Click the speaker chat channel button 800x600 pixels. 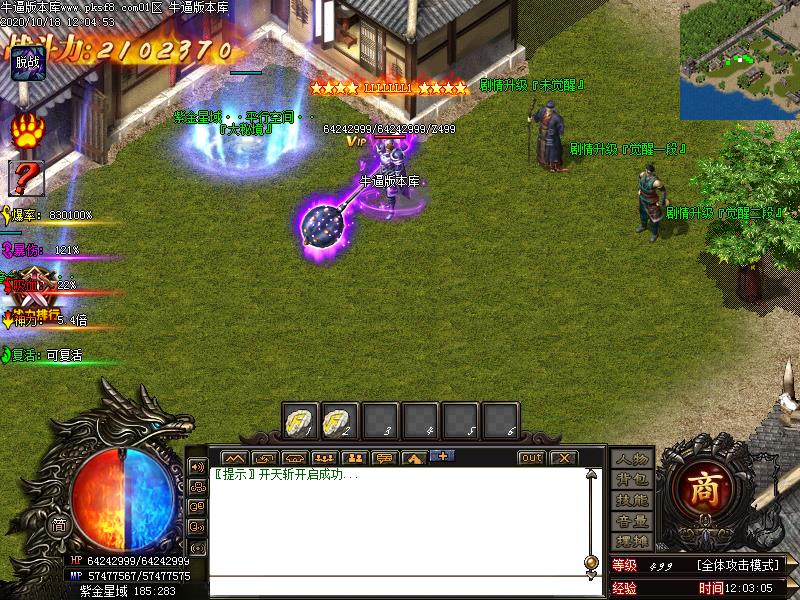[196, 466]
